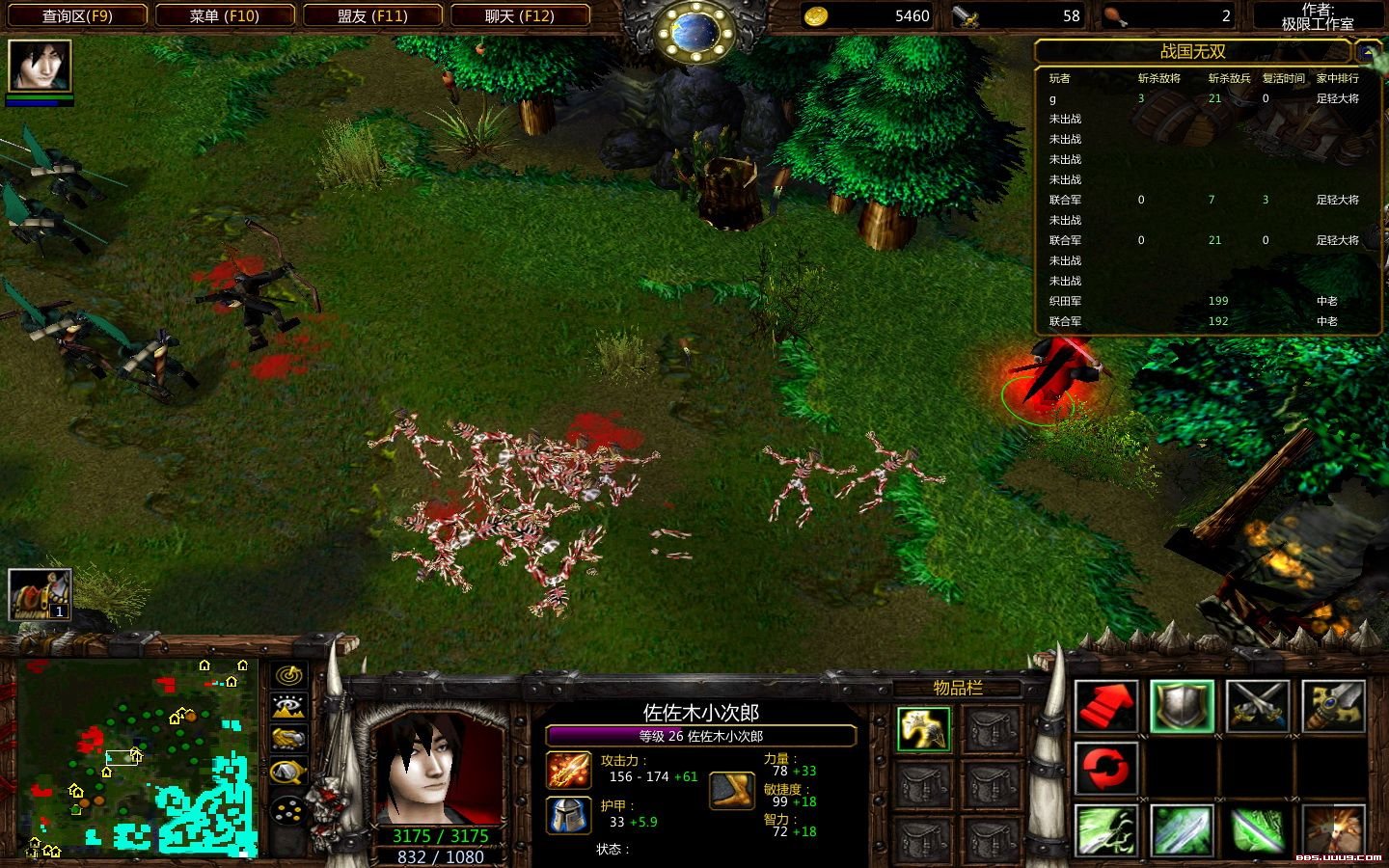Viewport: 1389px width, 868px height.
Task: Toggle formation movement with the dots button
Action: [x=289, y=810]
